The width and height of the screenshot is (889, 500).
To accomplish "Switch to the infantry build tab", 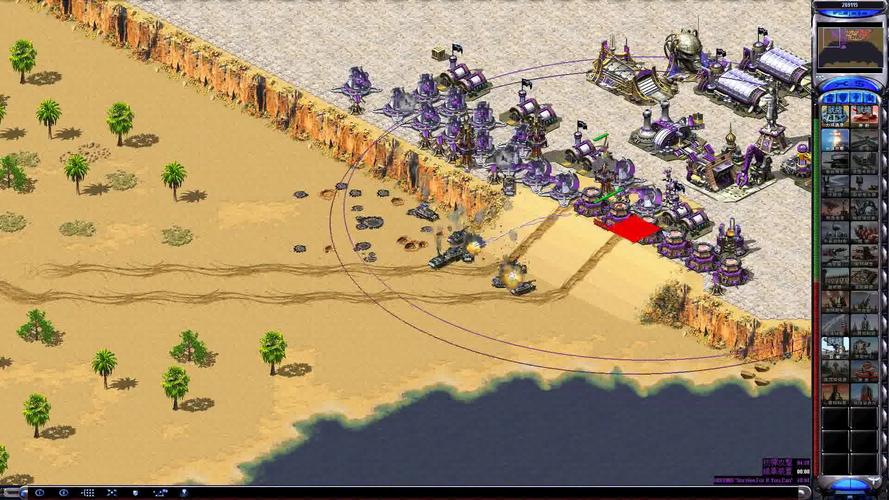I will pos(857,97).
